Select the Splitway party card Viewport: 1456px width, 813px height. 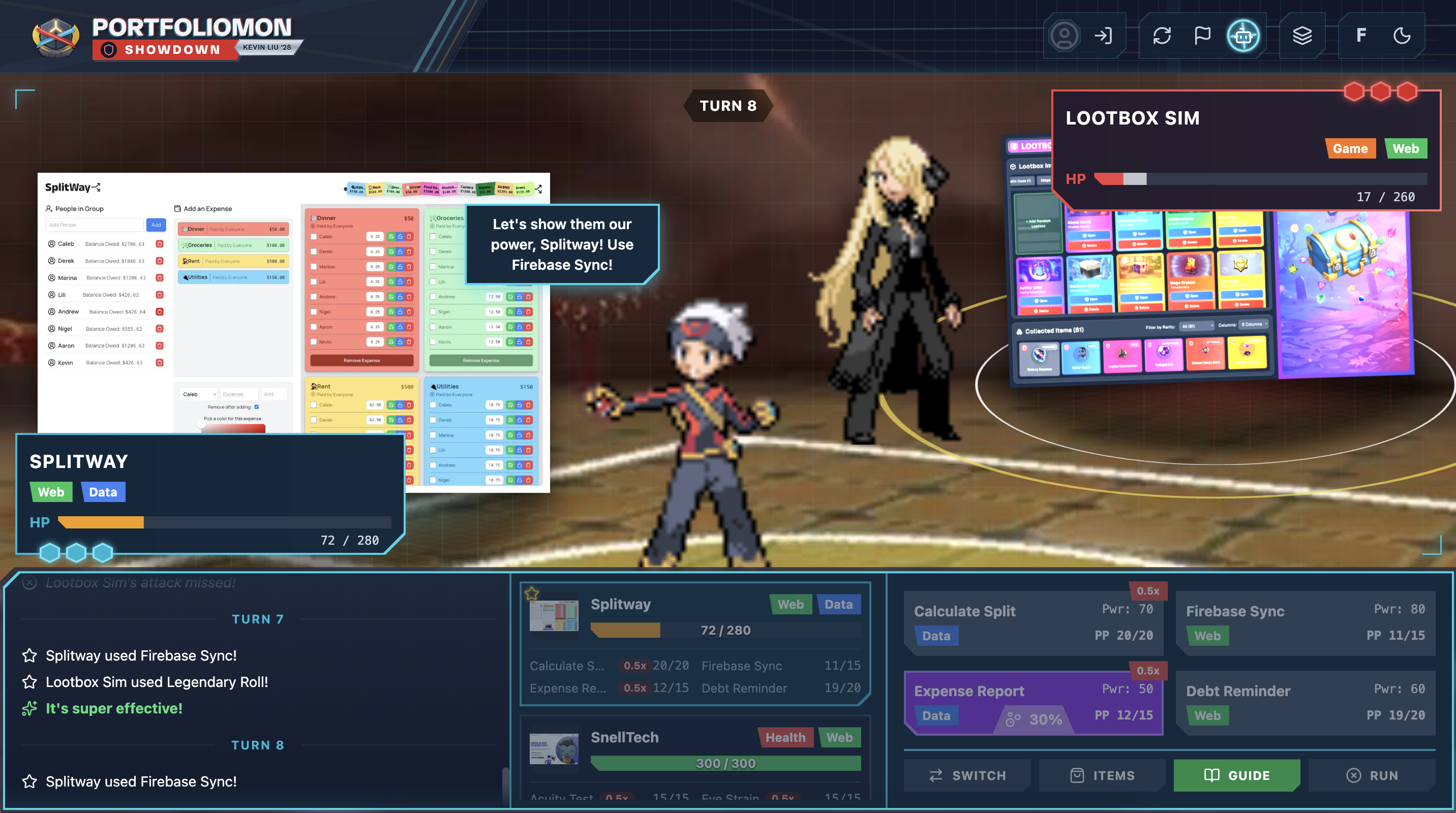pos(694,643)
